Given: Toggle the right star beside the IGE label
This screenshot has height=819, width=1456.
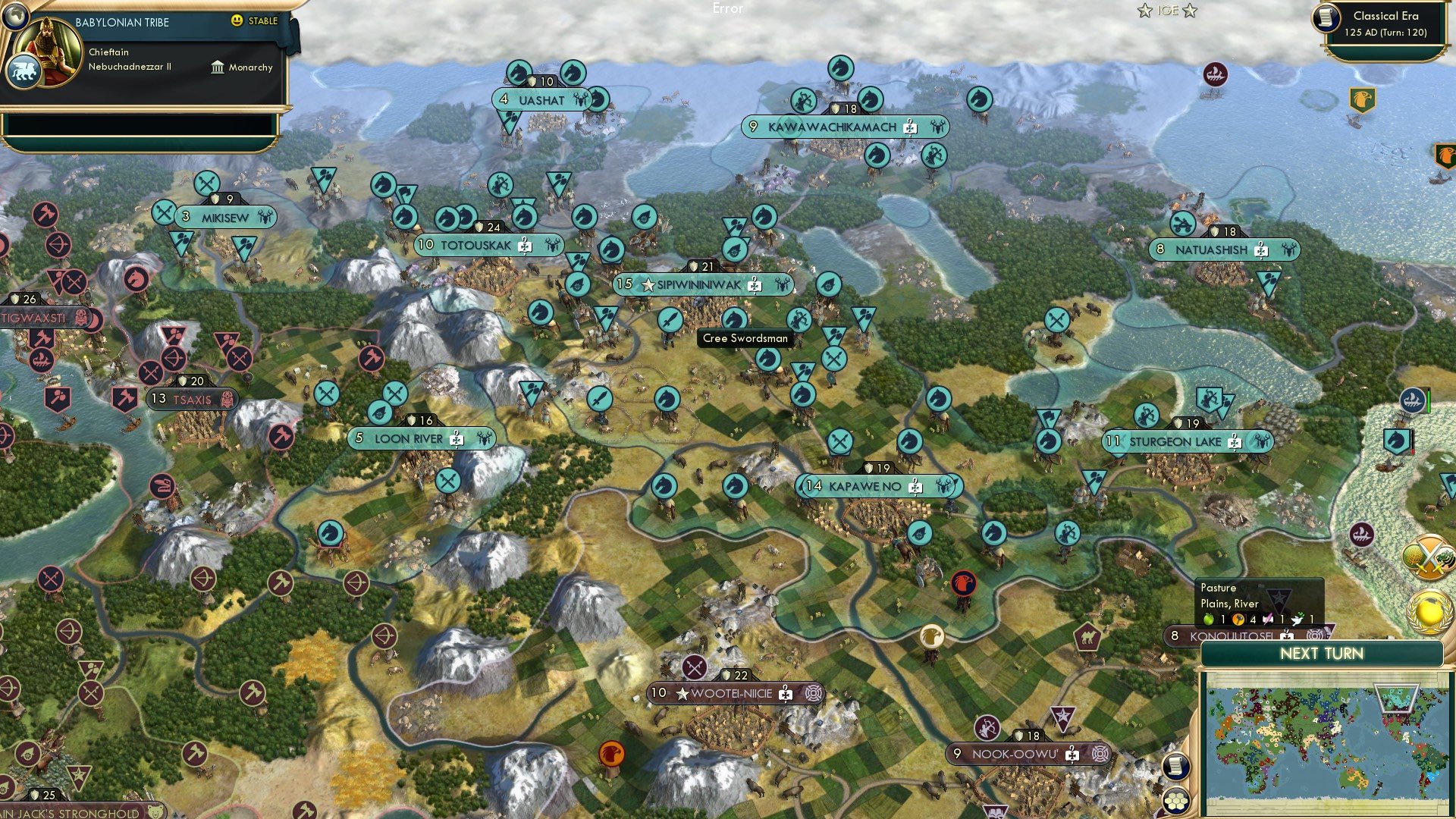Looking at the screenshot, I should click(1188, 11).
